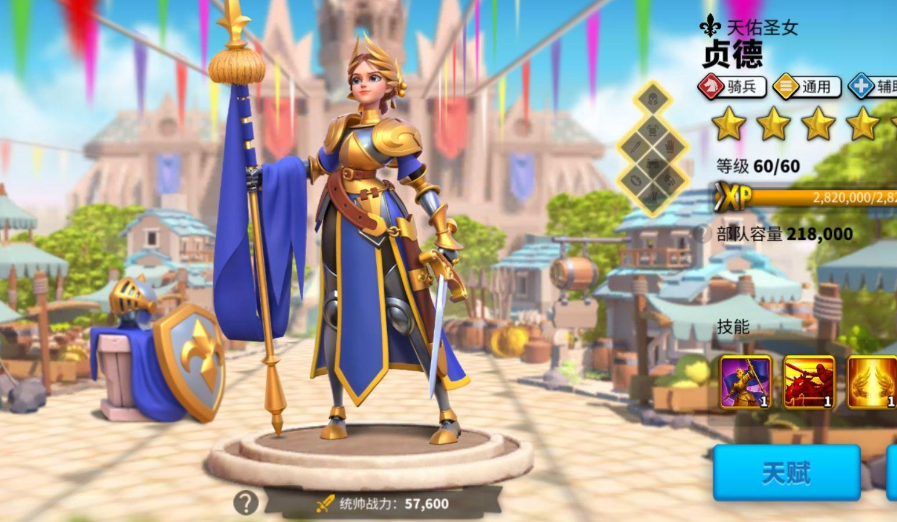897x522 pixels.
Task: Click the blue plus support tag
Action: 872,87
